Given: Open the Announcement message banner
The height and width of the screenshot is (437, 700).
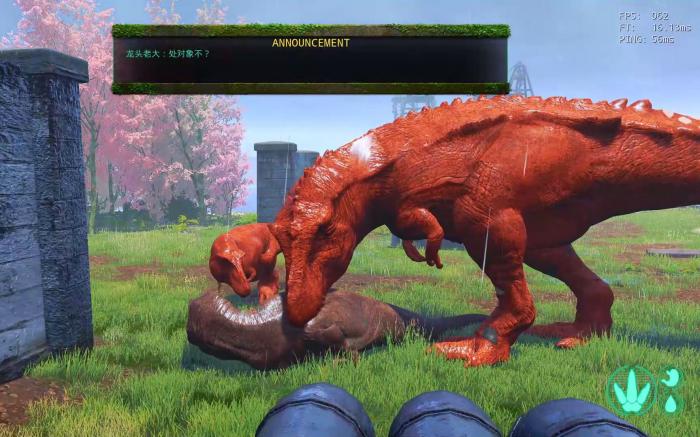Looking at the screenshot, I should pyautogui.click(x=310, y=59).
